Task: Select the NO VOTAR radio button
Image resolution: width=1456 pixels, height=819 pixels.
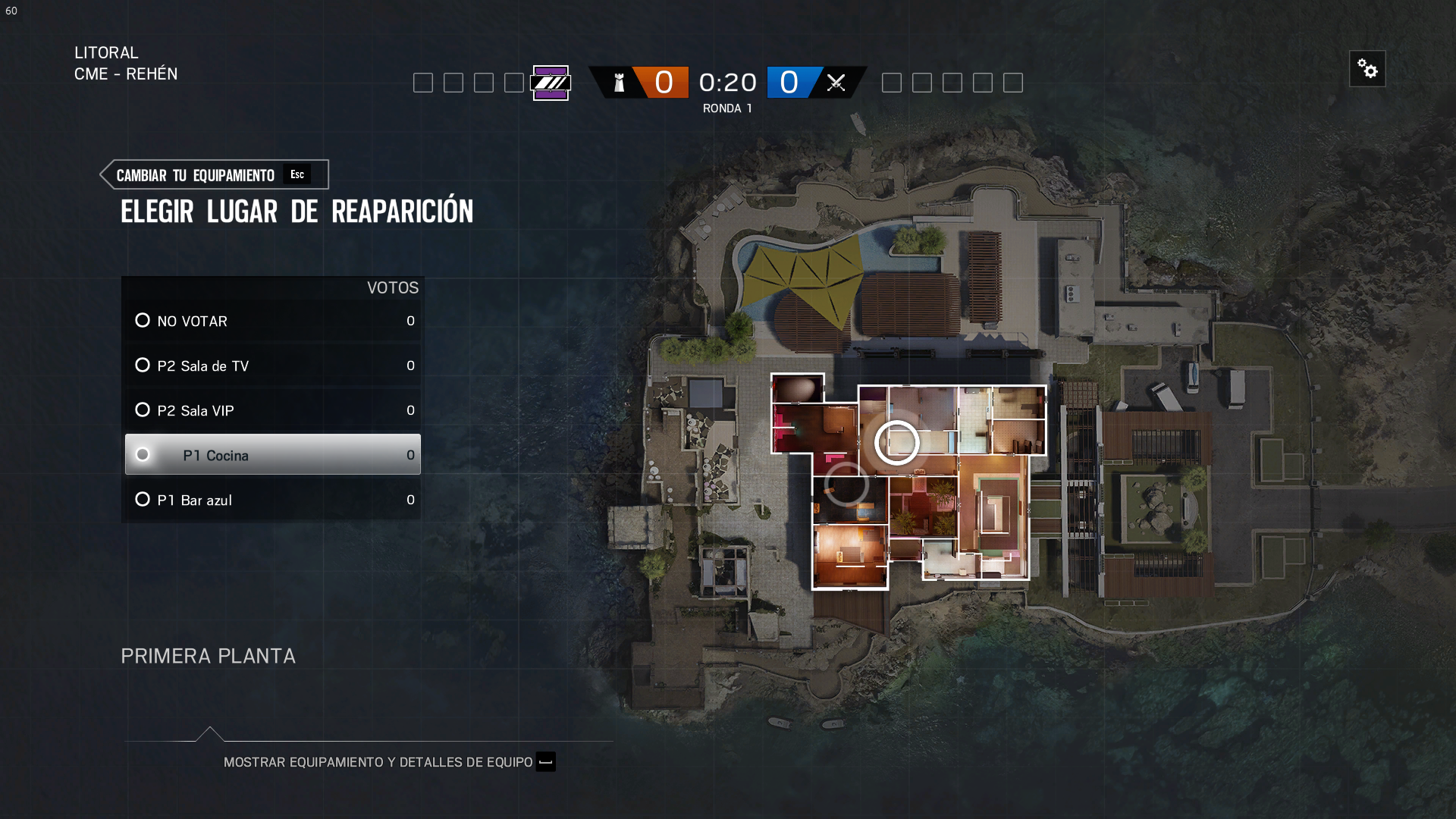Action: [x=143, y=320]
